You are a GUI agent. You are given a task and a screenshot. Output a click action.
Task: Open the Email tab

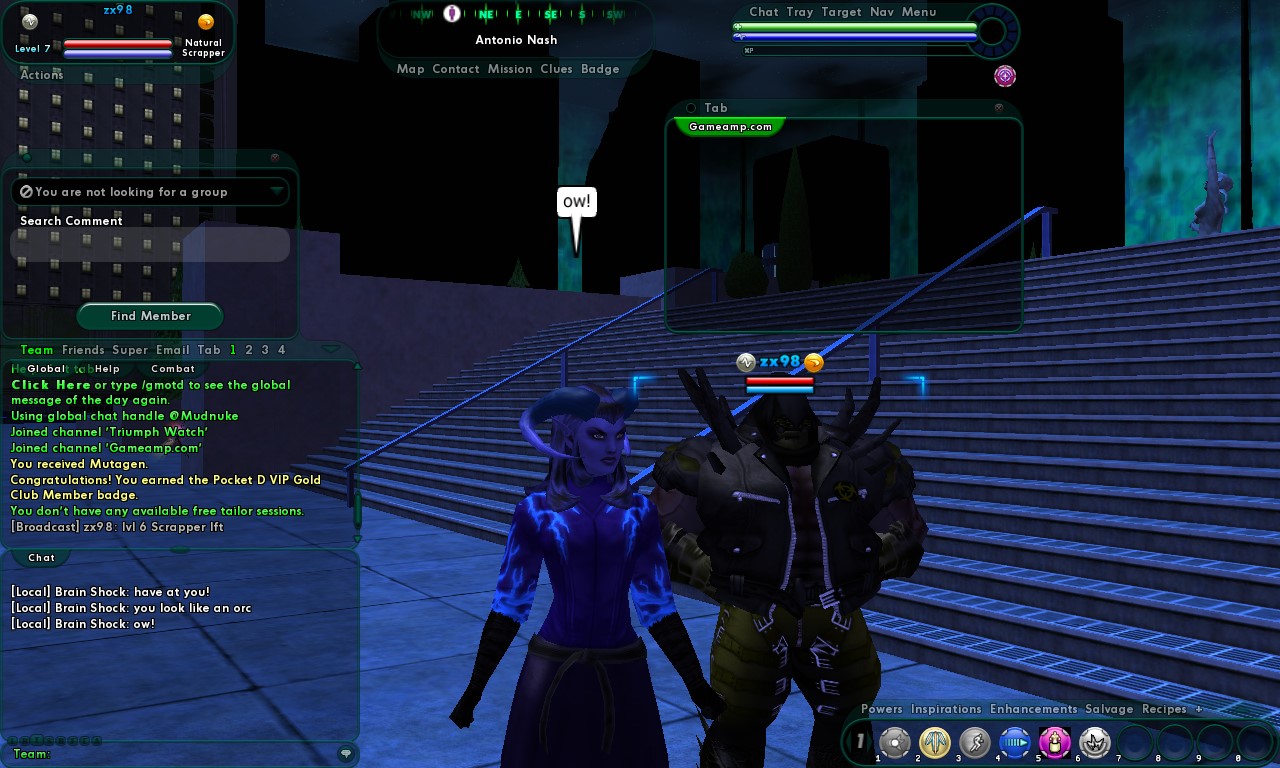coord(172,350)
